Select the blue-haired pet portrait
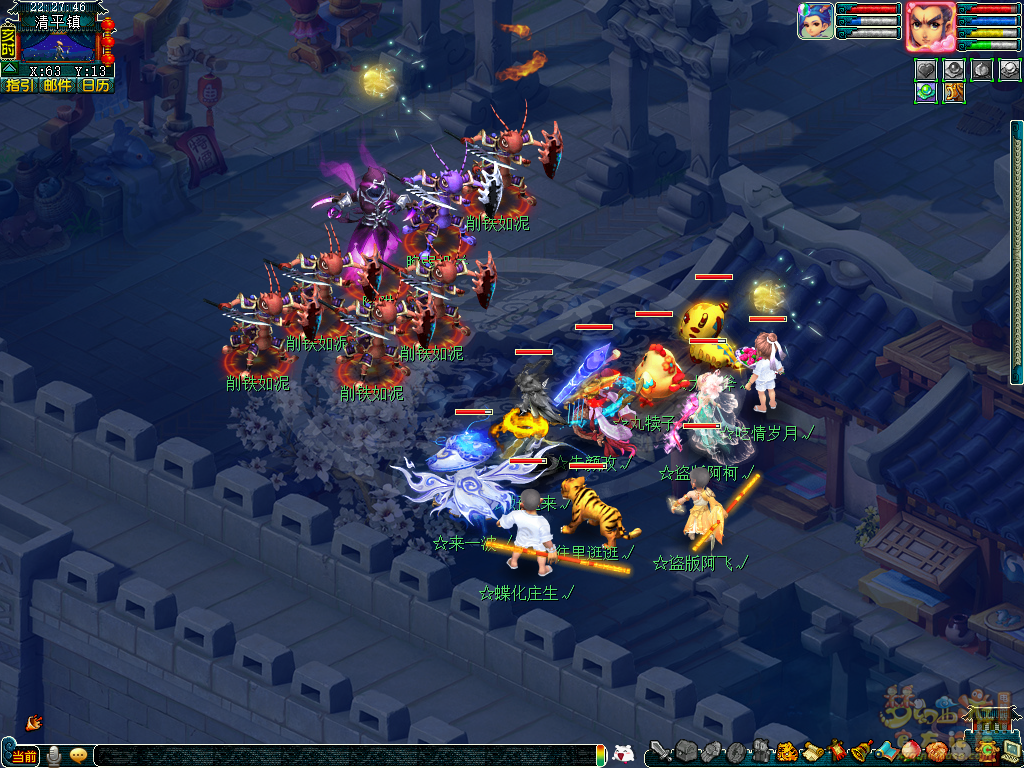The image size is (1024, 768). coord(815,21)
